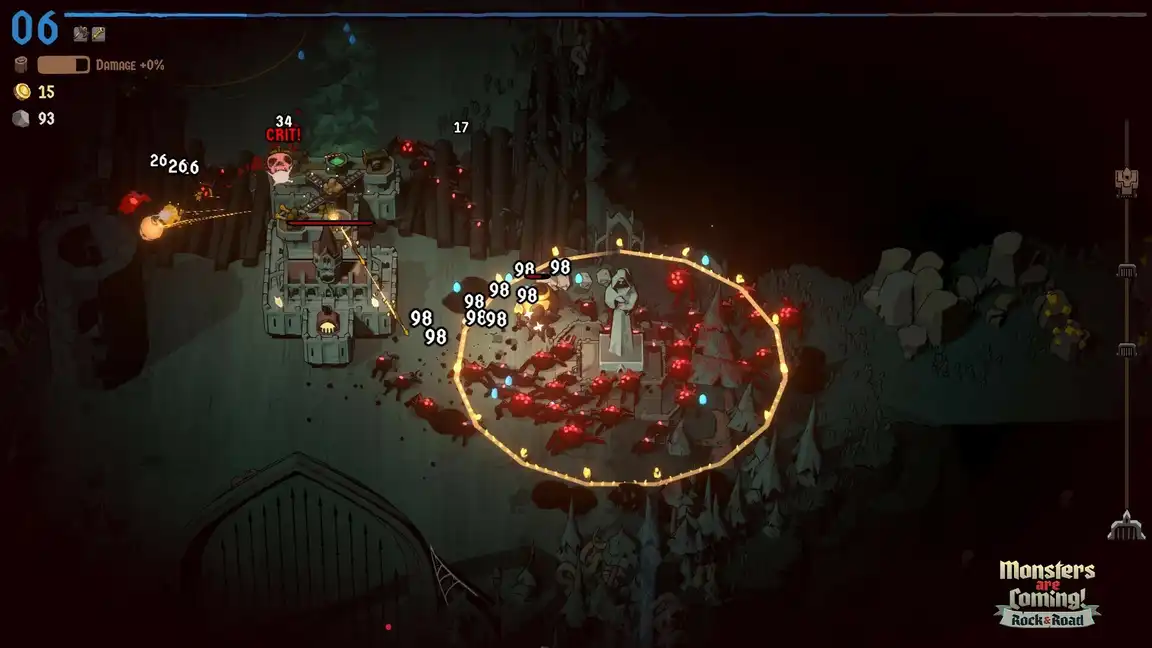This screenshot has width=1152, height=648.
Task: Select the pickaxe upgrade icon beside the level number
Action: click(80, 34)
